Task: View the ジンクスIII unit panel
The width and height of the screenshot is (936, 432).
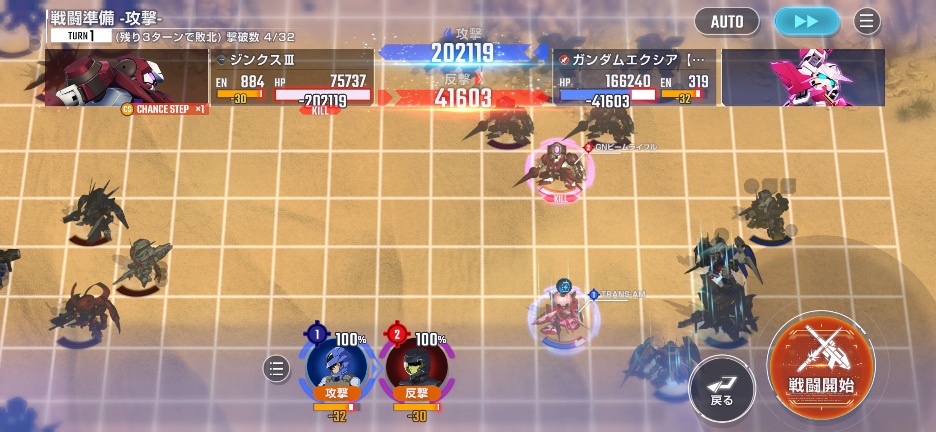Action: pos(292,78)
